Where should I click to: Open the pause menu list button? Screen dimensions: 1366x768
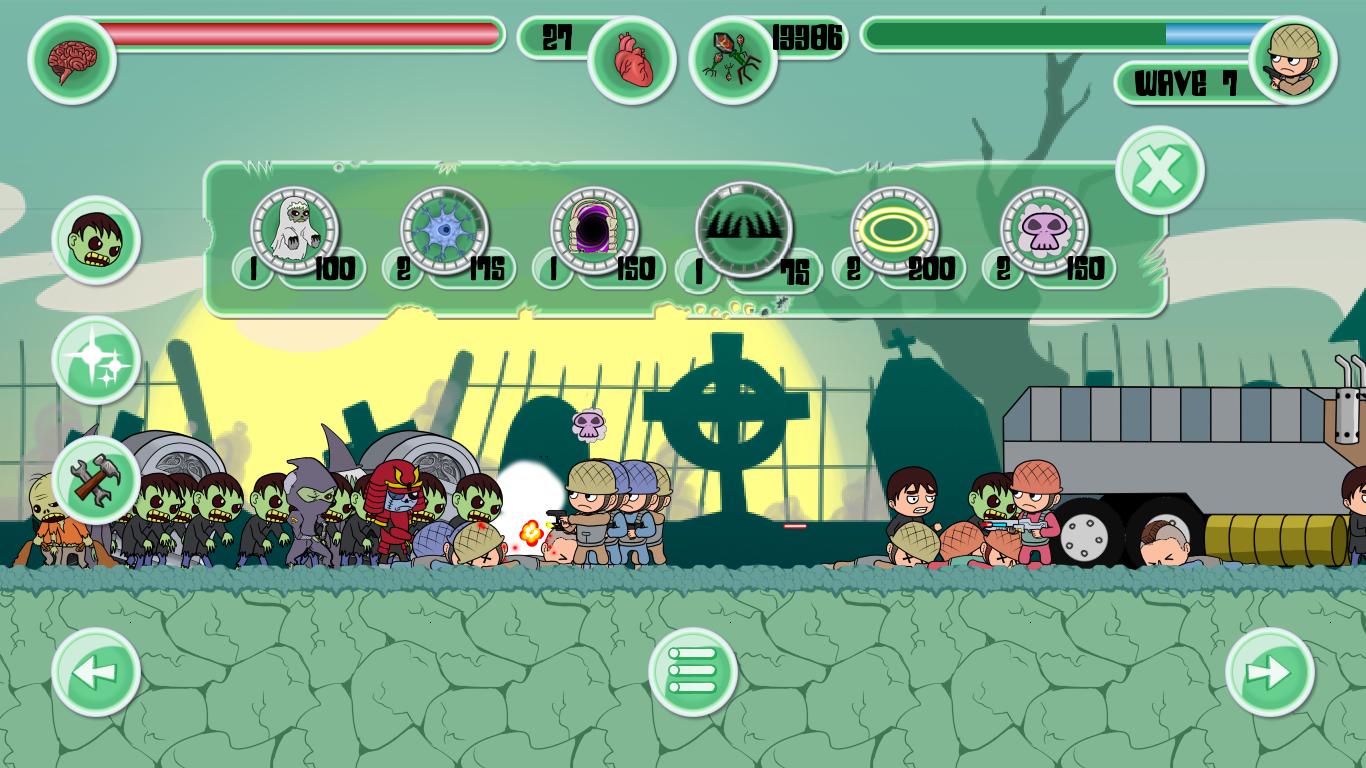[693, 671]
